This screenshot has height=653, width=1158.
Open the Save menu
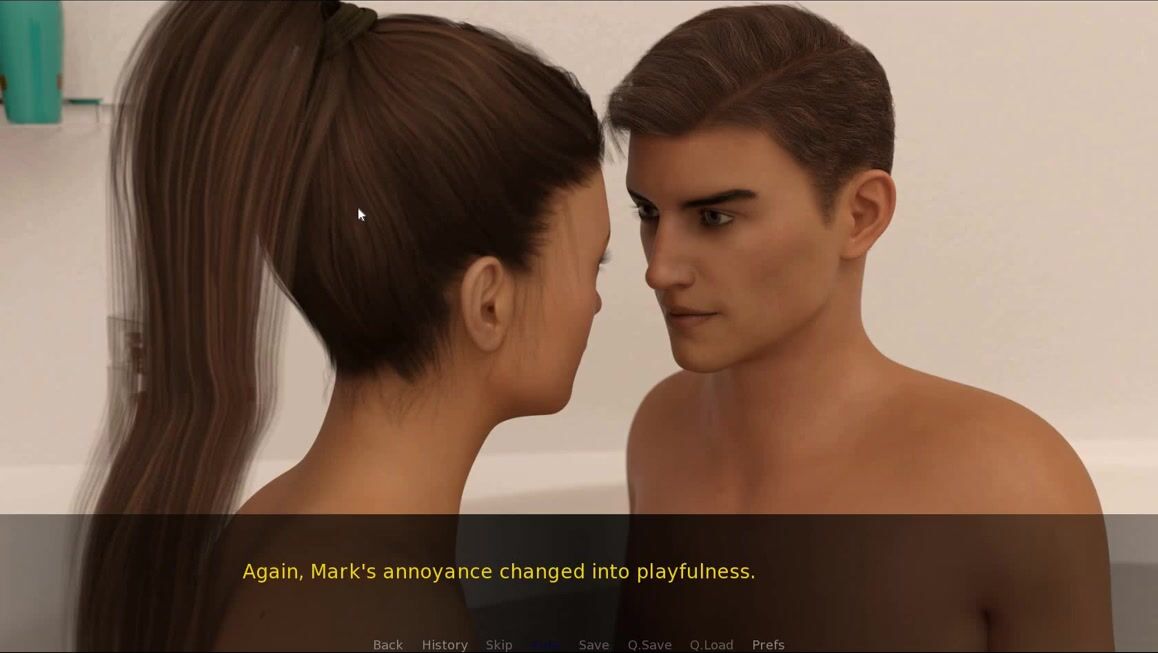[x=593, y=645]
